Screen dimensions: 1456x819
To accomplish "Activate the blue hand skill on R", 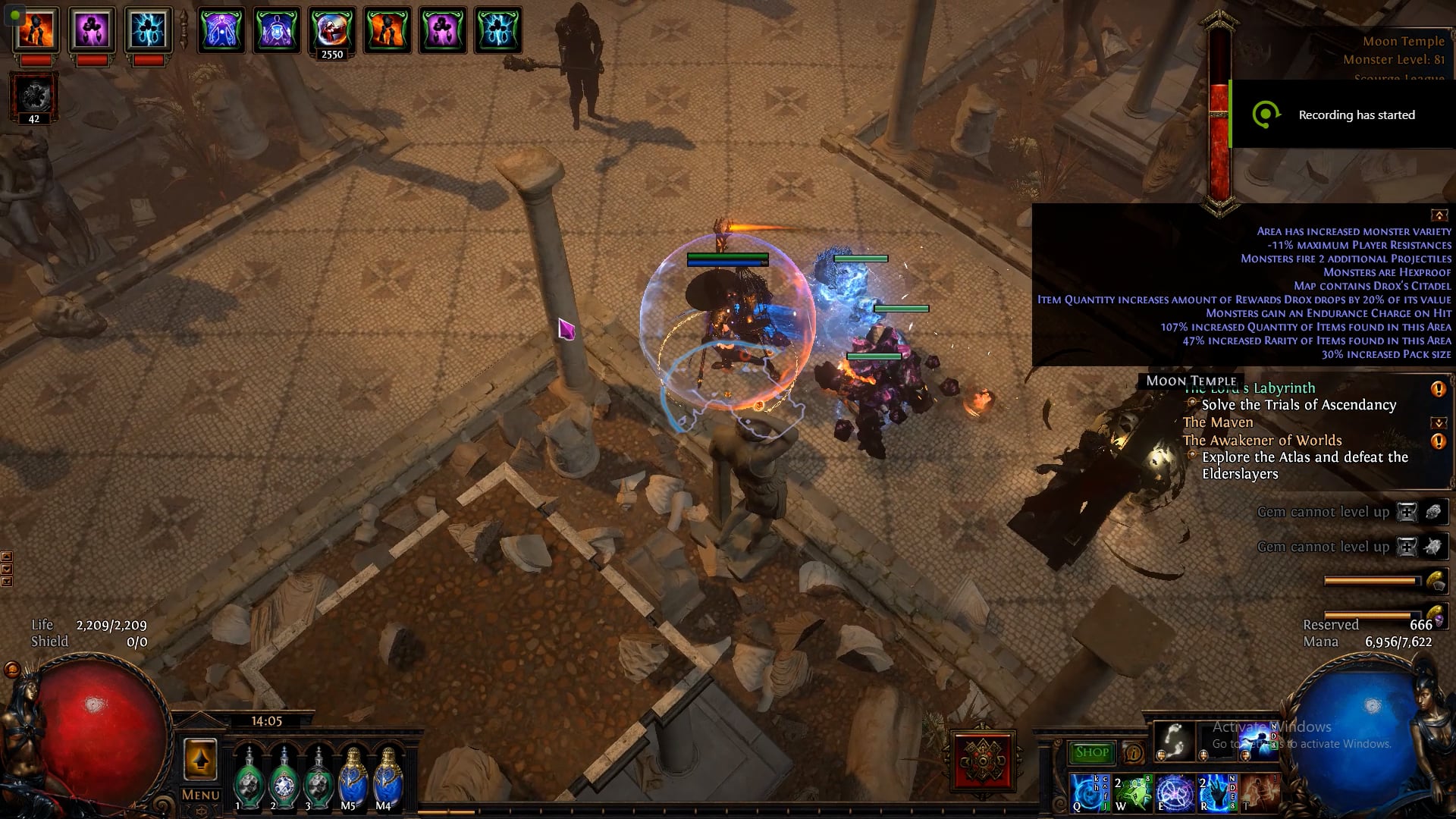I will [x=1216, y=792].
